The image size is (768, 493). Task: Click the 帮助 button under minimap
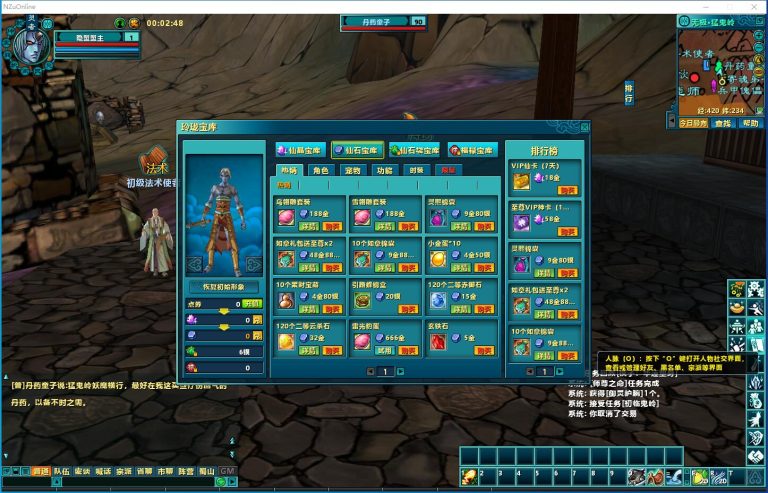749,123
